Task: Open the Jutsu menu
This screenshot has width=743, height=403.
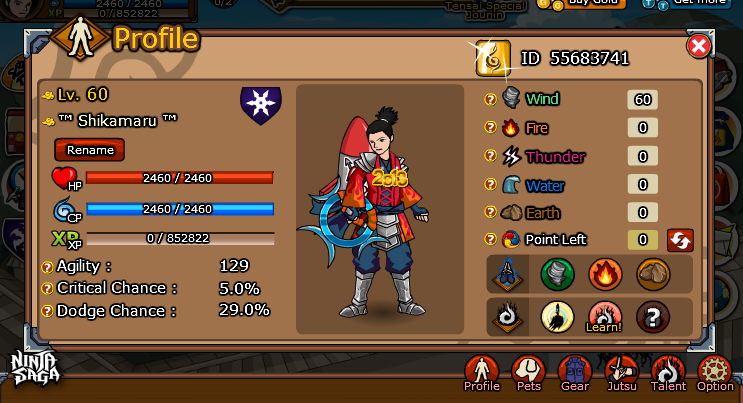Action: [x=622, y=373]
